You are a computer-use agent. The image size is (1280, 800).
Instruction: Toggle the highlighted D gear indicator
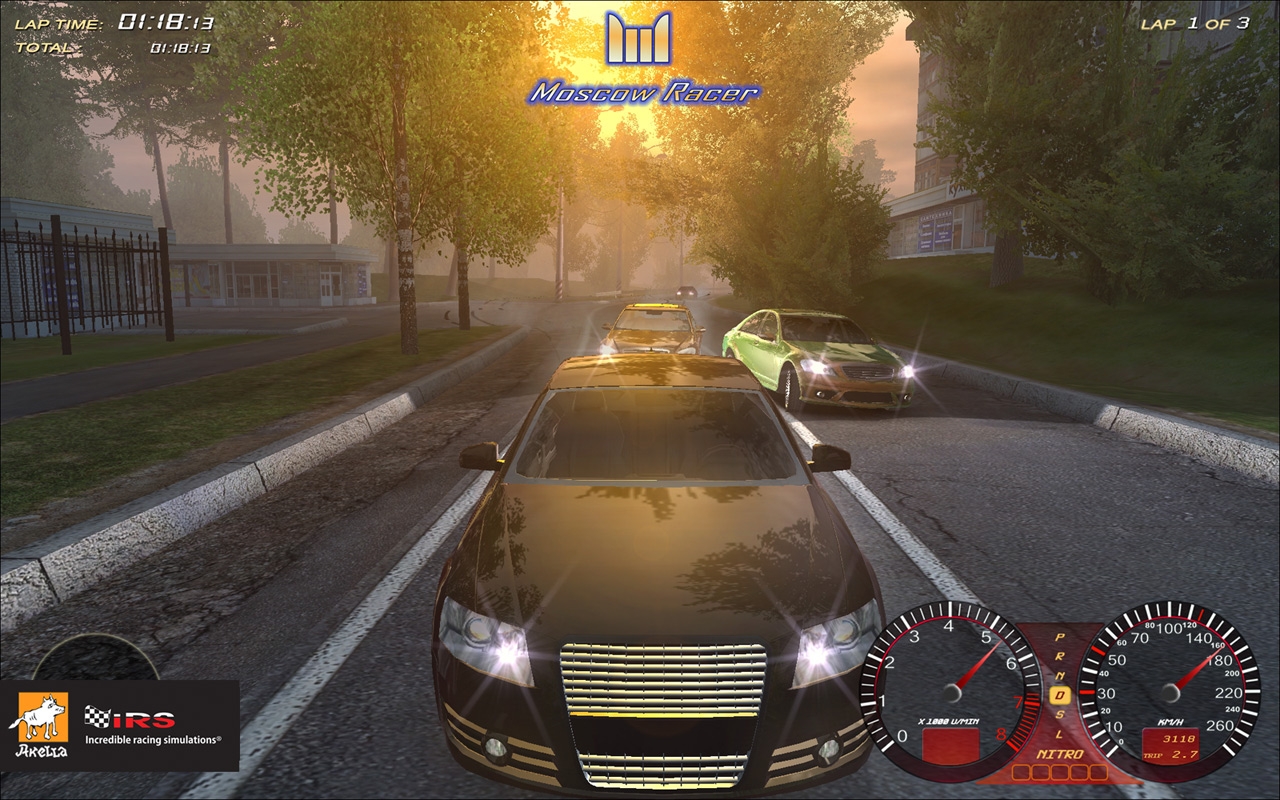[x=1060, y=693]
